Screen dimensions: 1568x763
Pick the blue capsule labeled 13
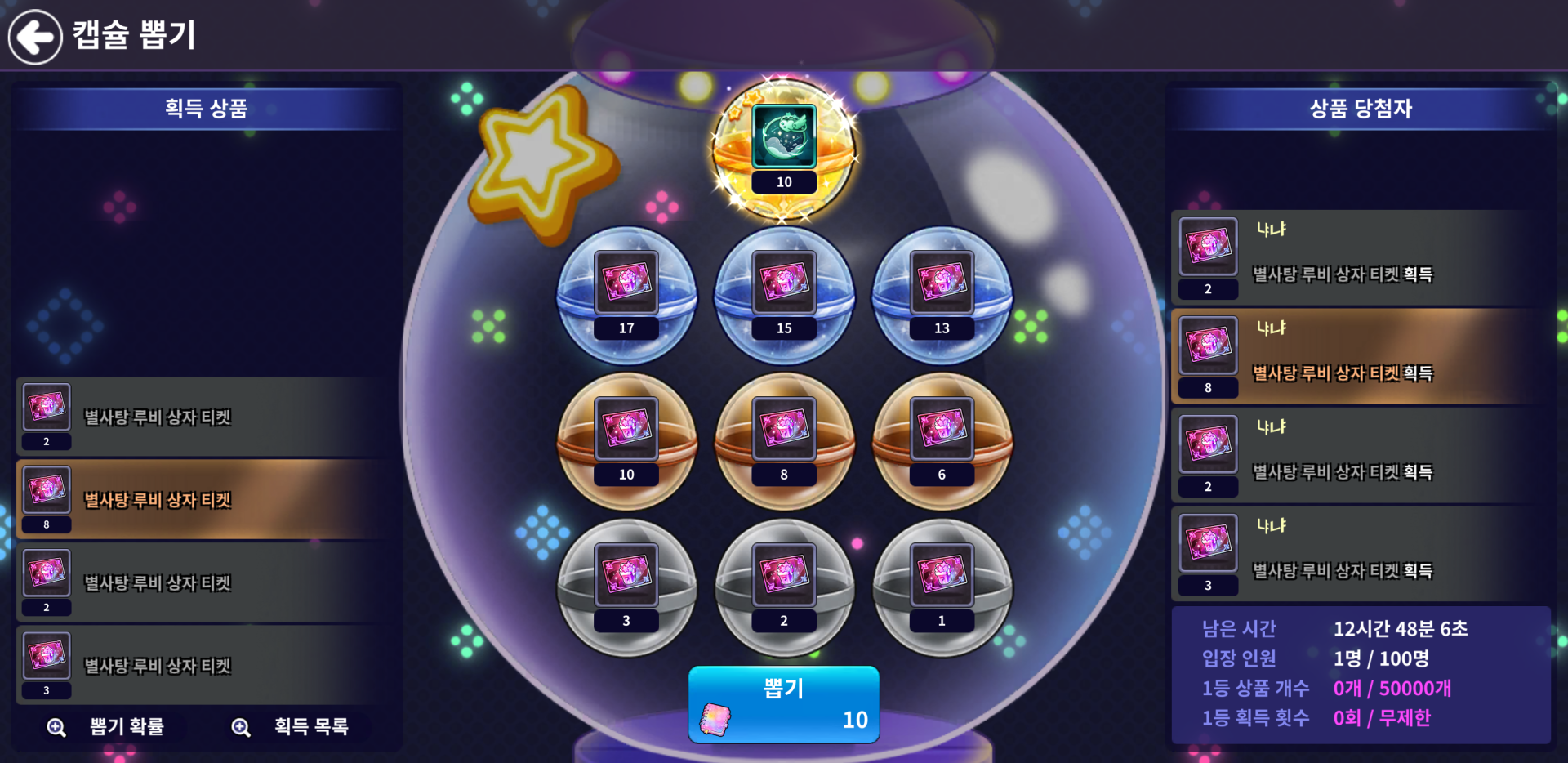[942, 295]
